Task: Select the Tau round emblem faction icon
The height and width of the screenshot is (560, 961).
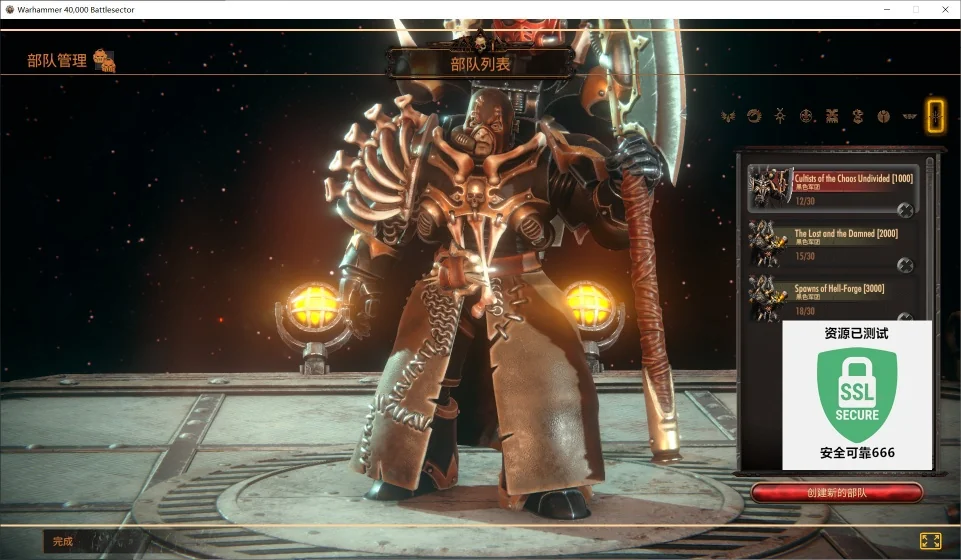Action: (884, 116)
